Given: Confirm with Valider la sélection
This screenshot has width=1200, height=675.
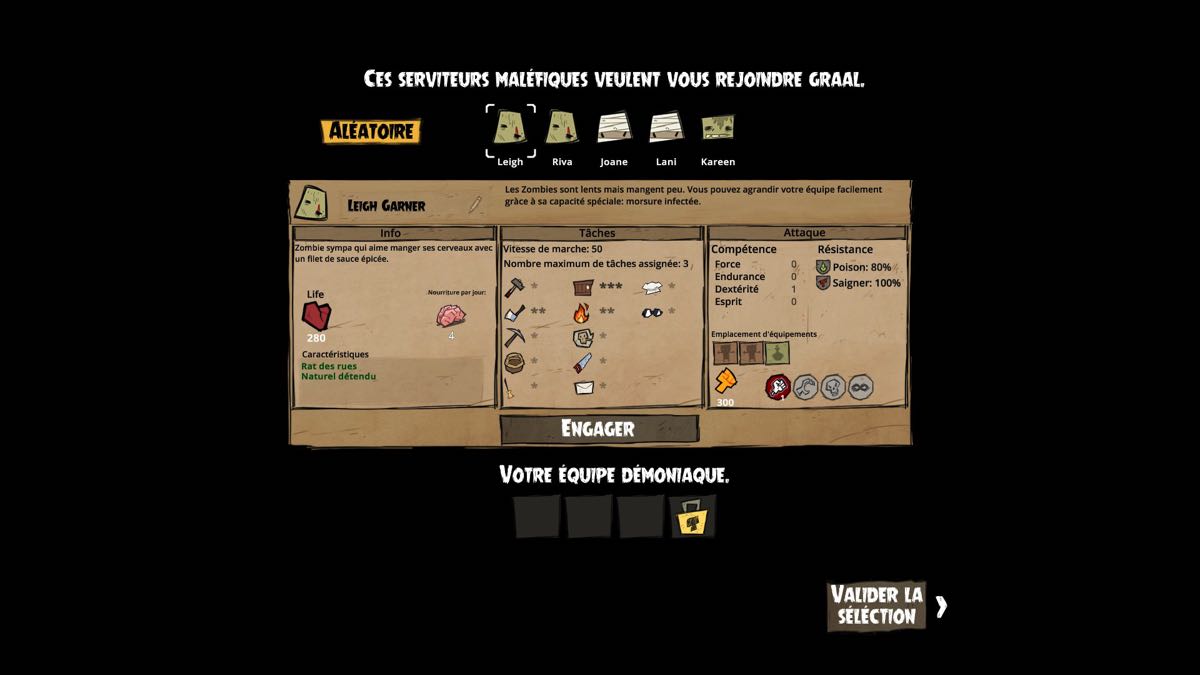Looking at the screenshot, I should 877,606.
